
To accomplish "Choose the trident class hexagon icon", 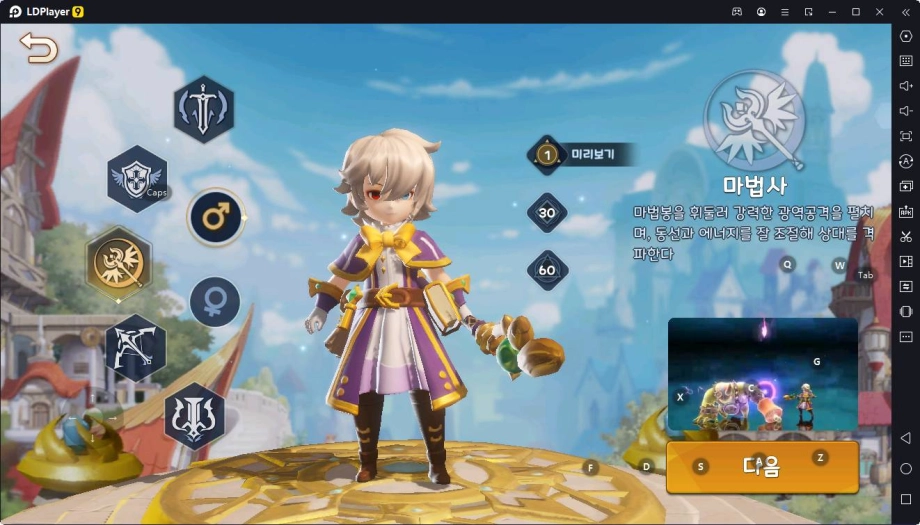I will point(194,415).
